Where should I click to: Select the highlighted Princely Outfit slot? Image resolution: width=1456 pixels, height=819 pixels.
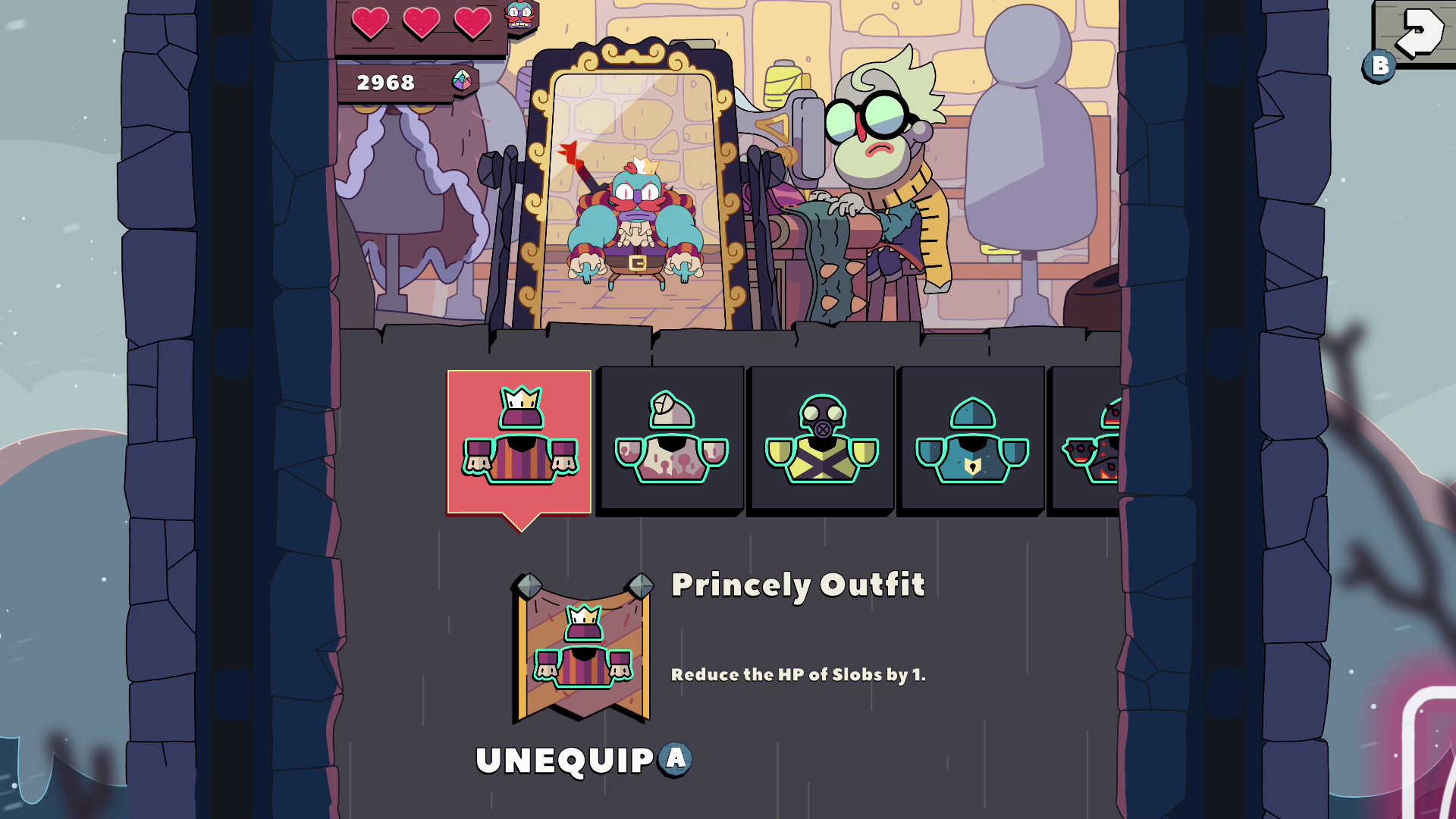point(519,440)
